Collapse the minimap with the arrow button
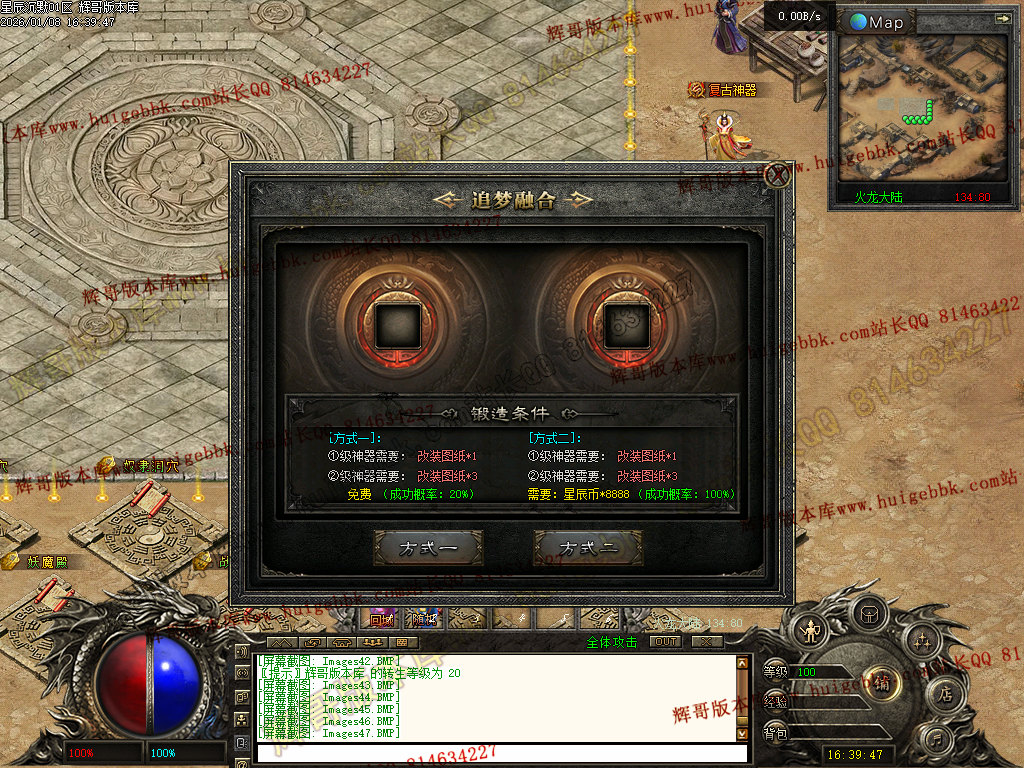1024x768 pixels. coord(1001,18)
